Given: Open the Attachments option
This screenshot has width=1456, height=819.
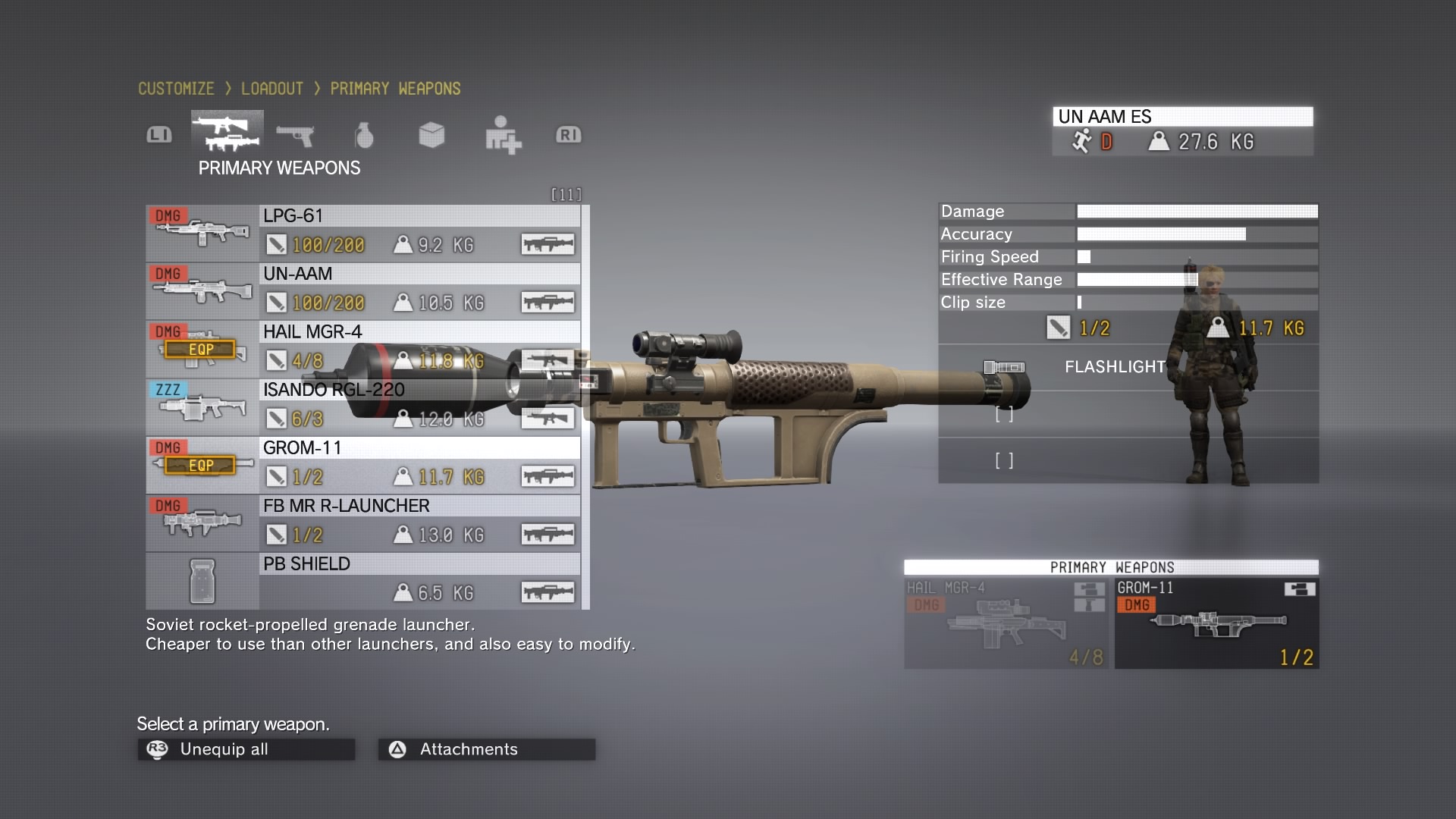Looking at the screenshot, I should click(x=486, y=749).
